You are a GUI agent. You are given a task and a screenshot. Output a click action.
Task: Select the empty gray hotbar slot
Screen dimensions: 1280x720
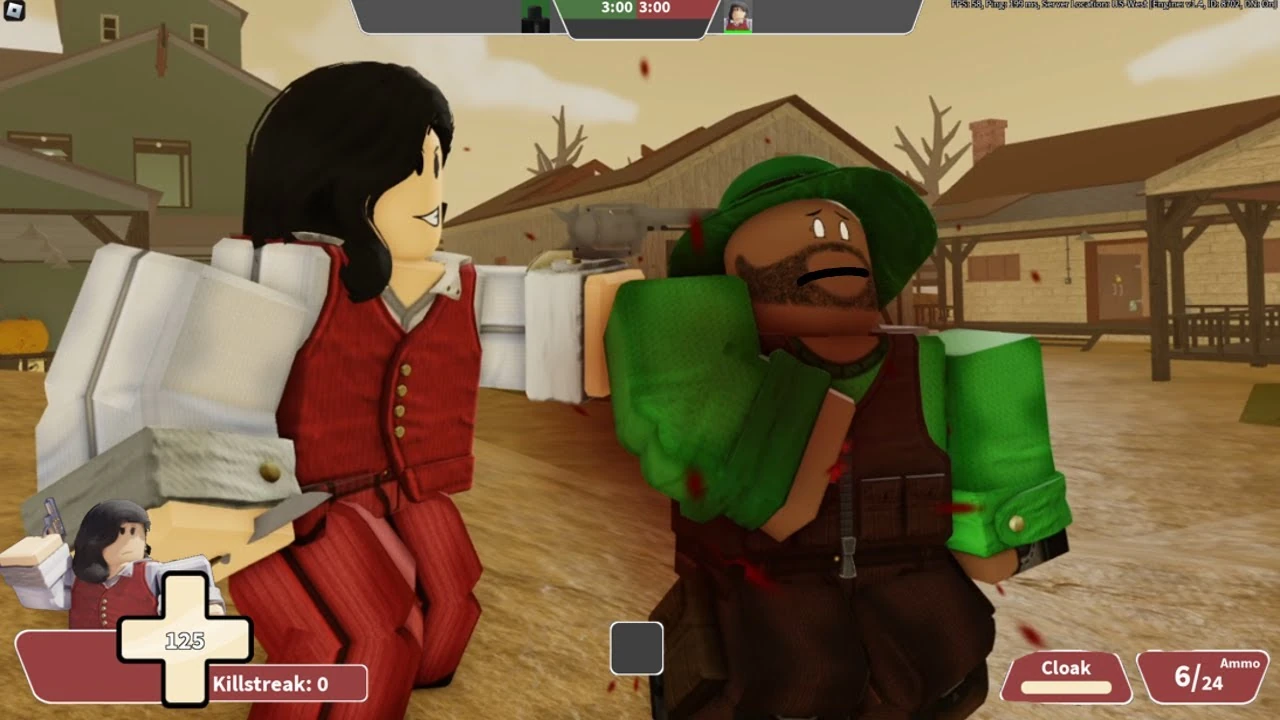637,648
